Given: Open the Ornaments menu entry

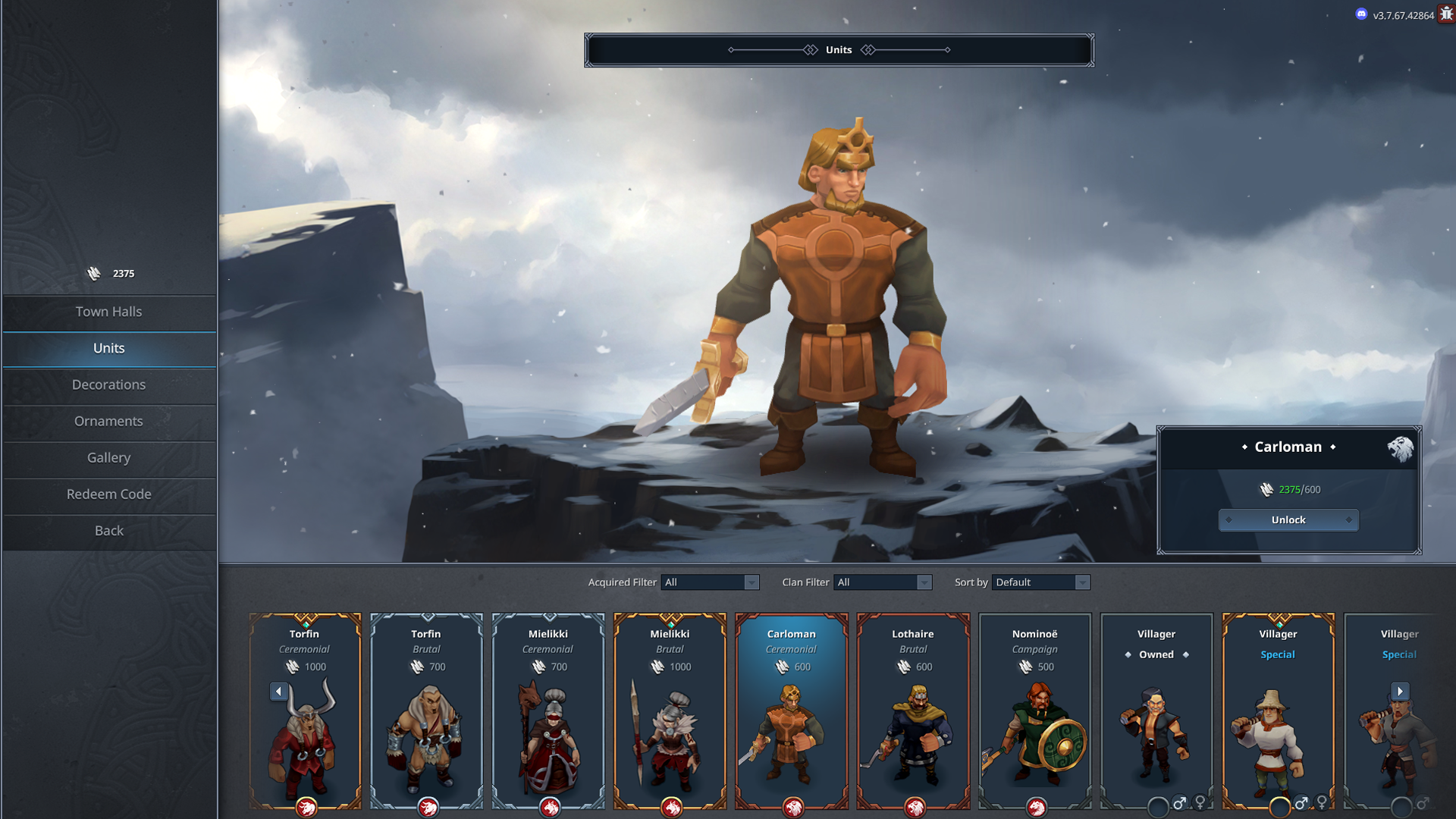Looking at the screenshot, I should click(x=108, y=421).
